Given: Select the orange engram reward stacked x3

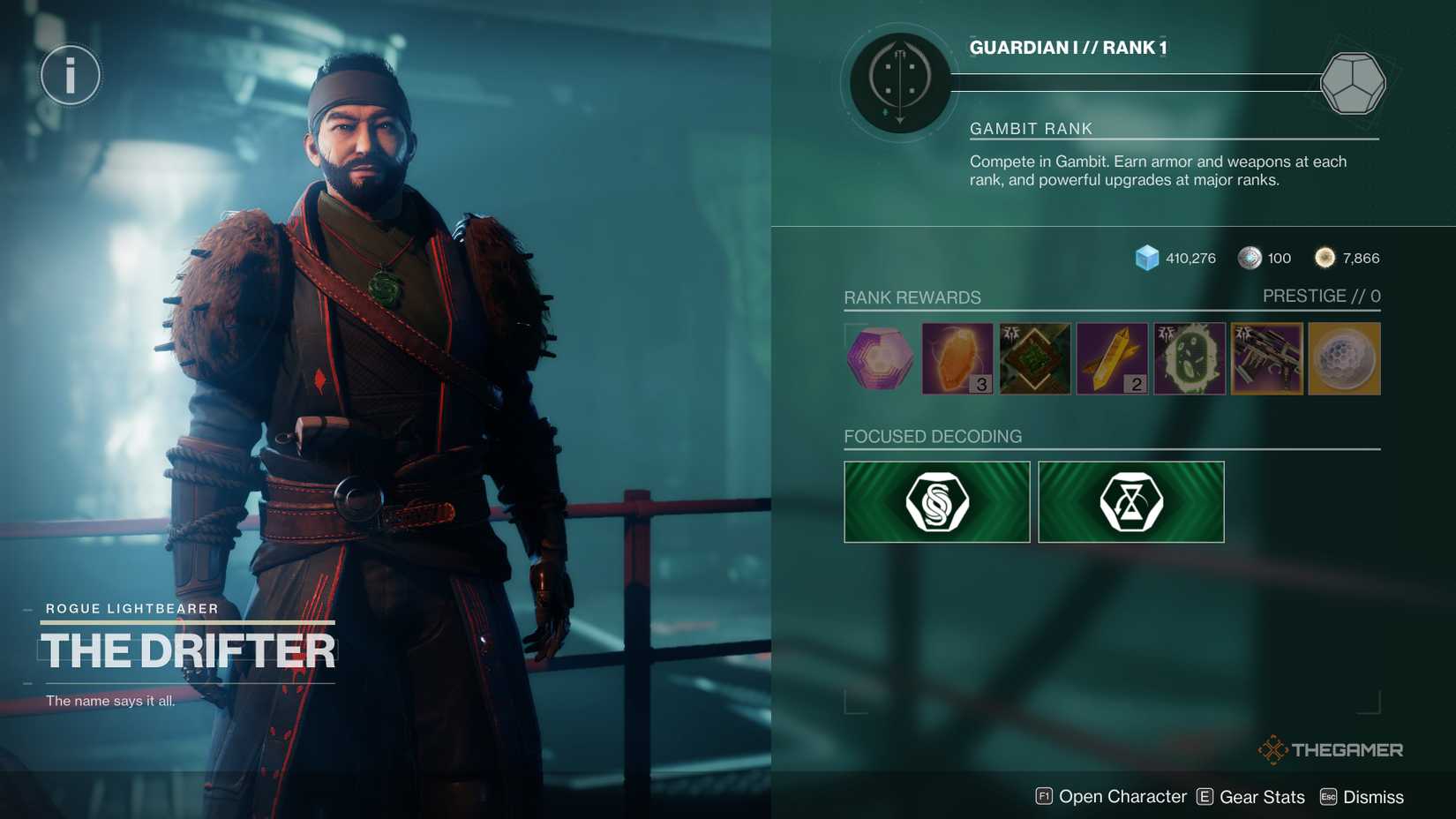Looking at the screenshot, I should click(957, 357).
